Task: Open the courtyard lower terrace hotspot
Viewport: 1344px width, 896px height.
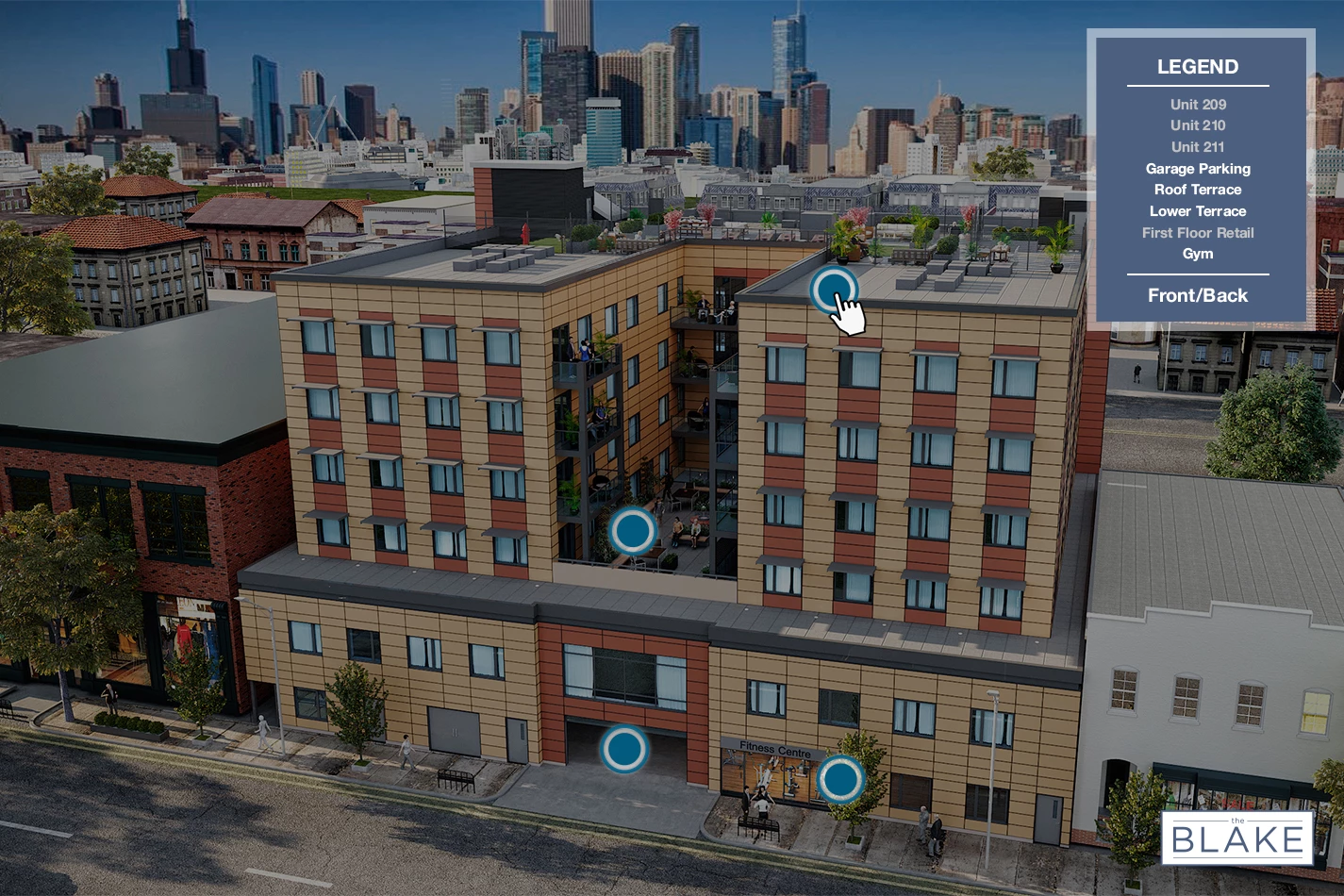Action: pos(632,531)
